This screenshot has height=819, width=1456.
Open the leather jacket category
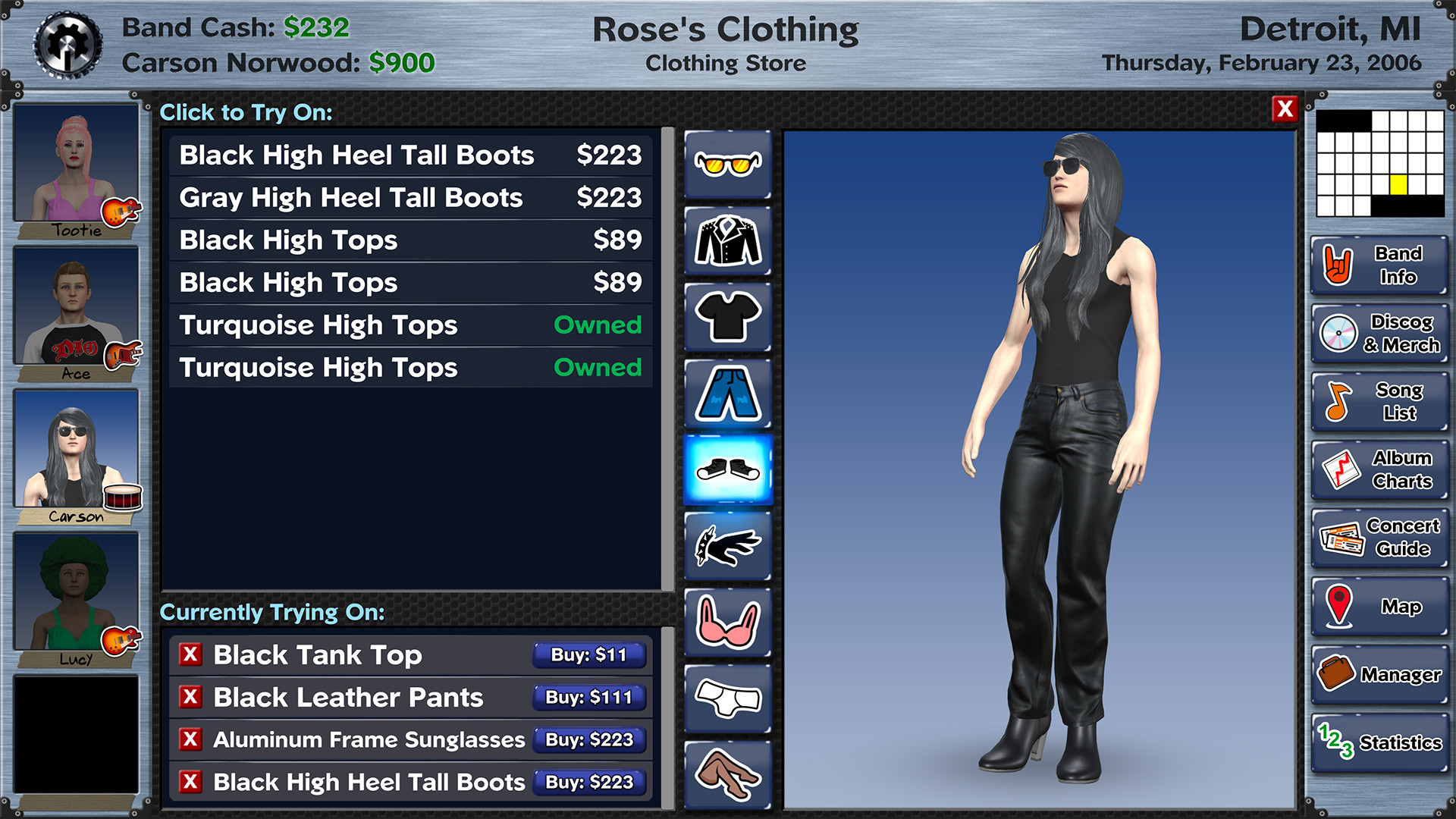coord(726,239)
